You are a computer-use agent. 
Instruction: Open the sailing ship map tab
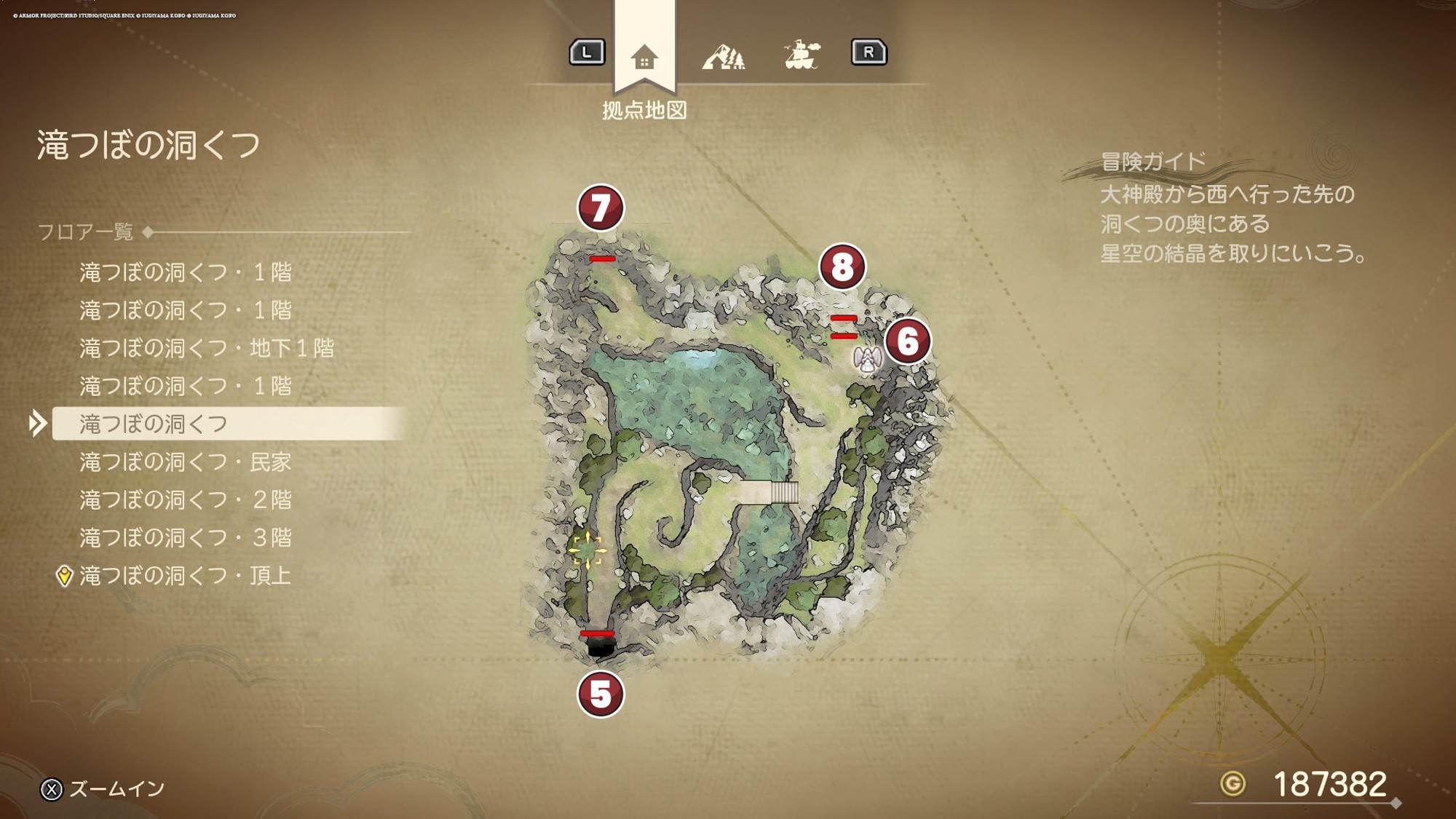(x=802, y=55)
